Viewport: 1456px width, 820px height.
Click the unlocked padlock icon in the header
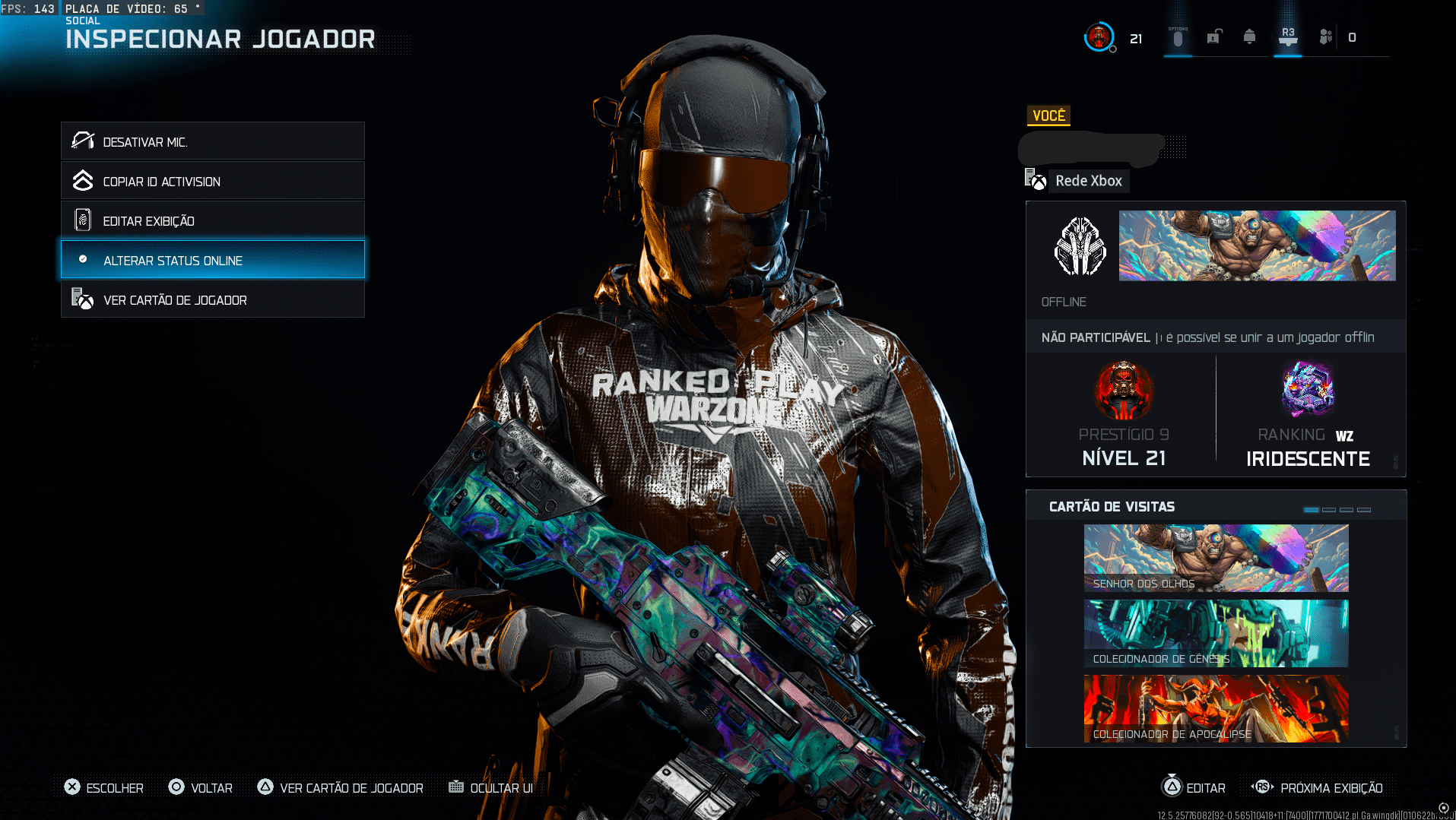(x=1214, y=36)
